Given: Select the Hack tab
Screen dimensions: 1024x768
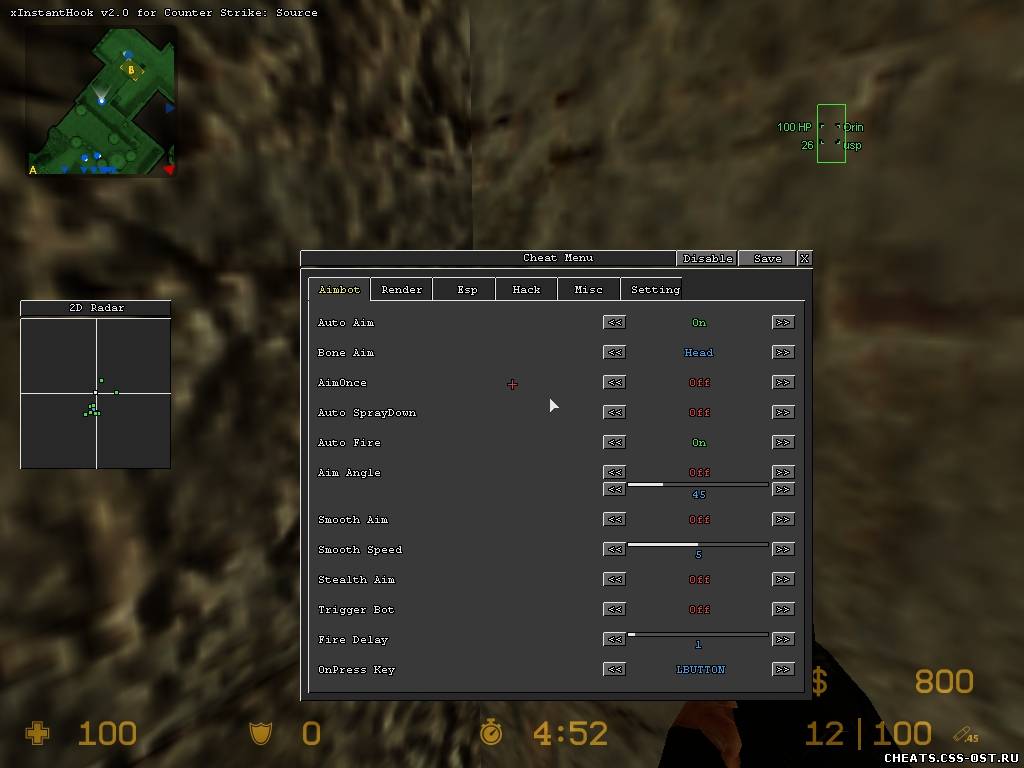Looking at the screenshot, I should point(526,290).
